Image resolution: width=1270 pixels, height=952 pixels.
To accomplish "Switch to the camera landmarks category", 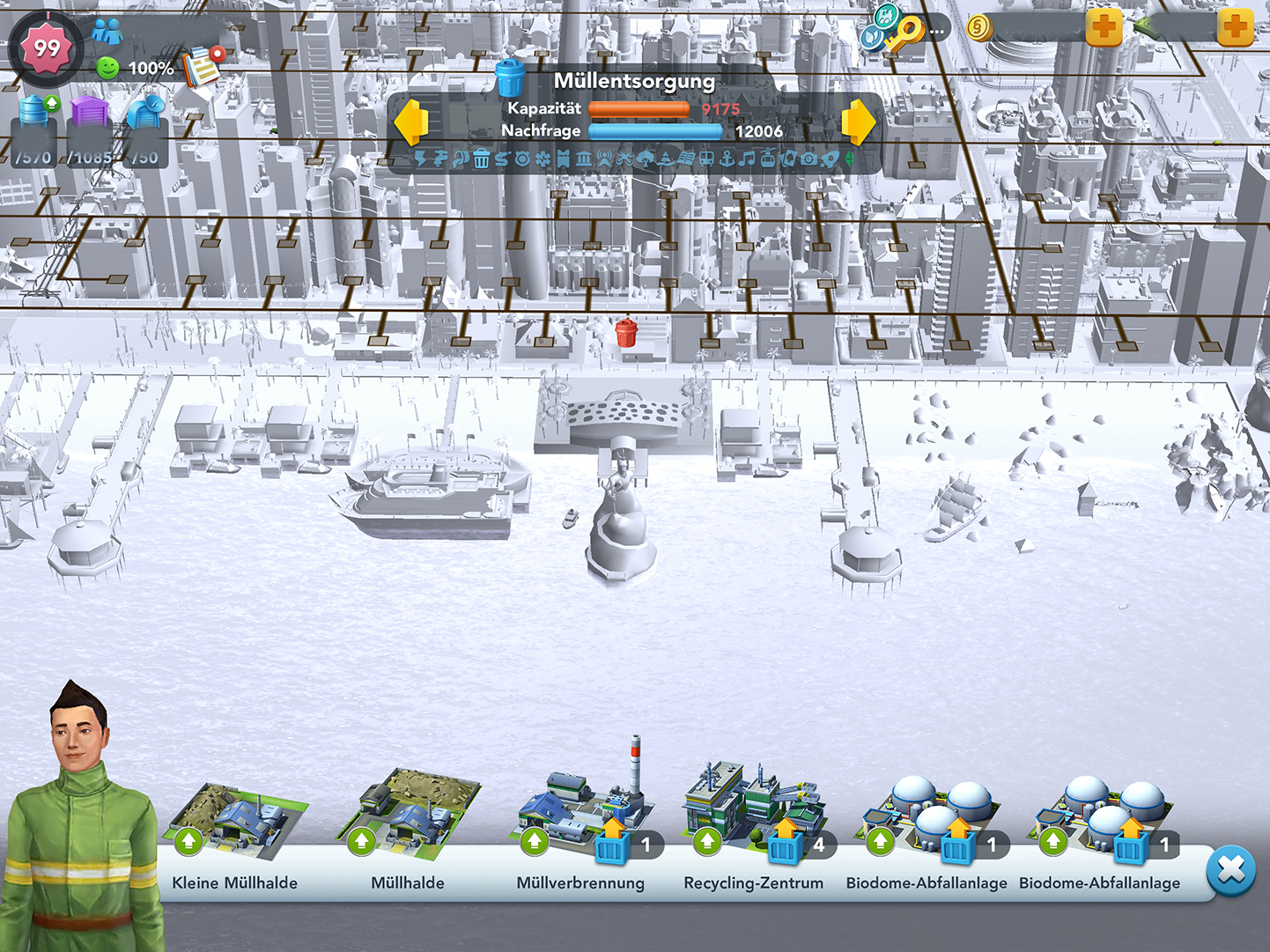I will coord(809,159).
